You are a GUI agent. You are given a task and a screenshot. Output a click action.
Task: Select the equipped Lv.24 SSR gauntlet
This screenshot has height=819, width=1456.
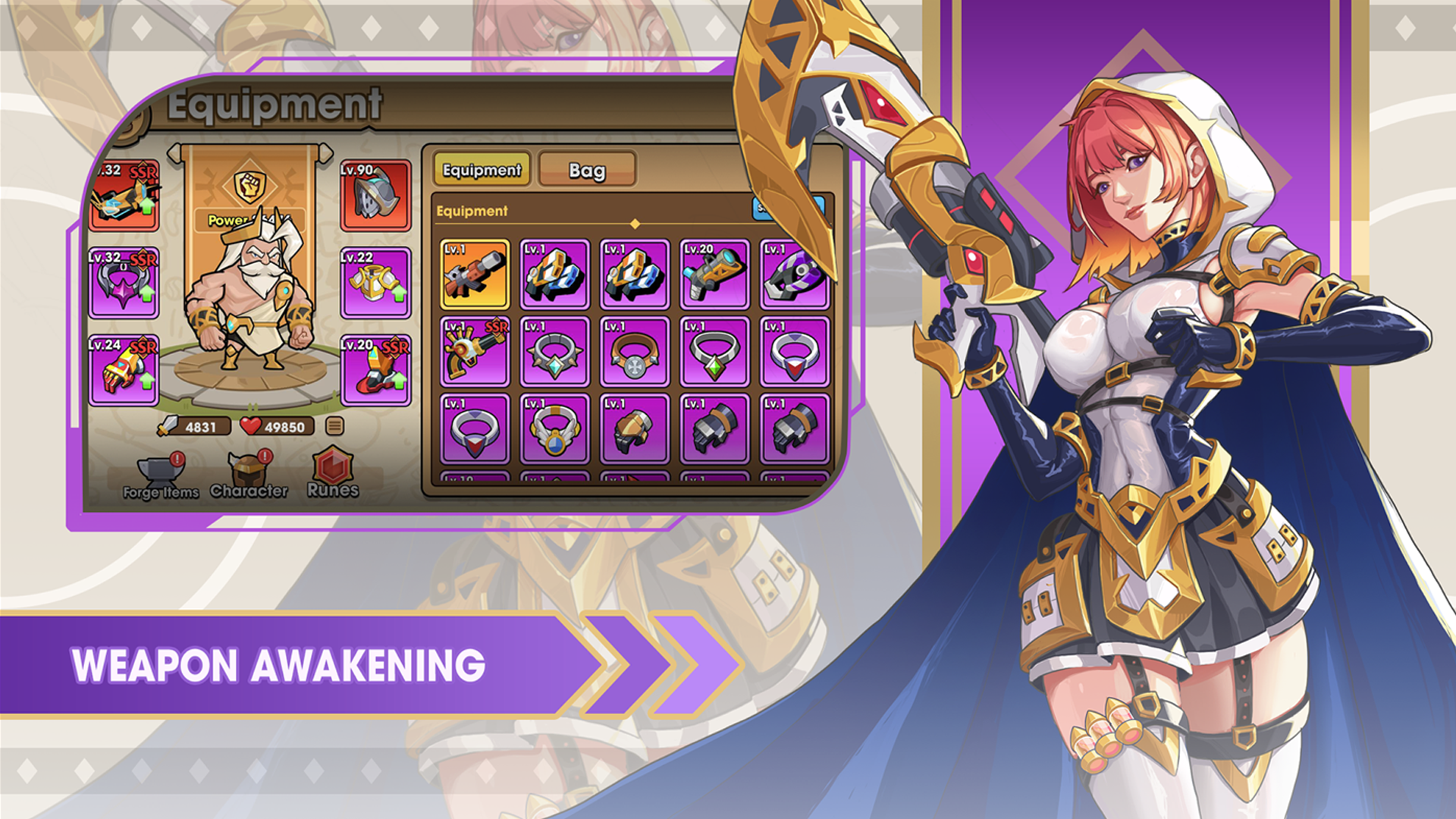124,370
